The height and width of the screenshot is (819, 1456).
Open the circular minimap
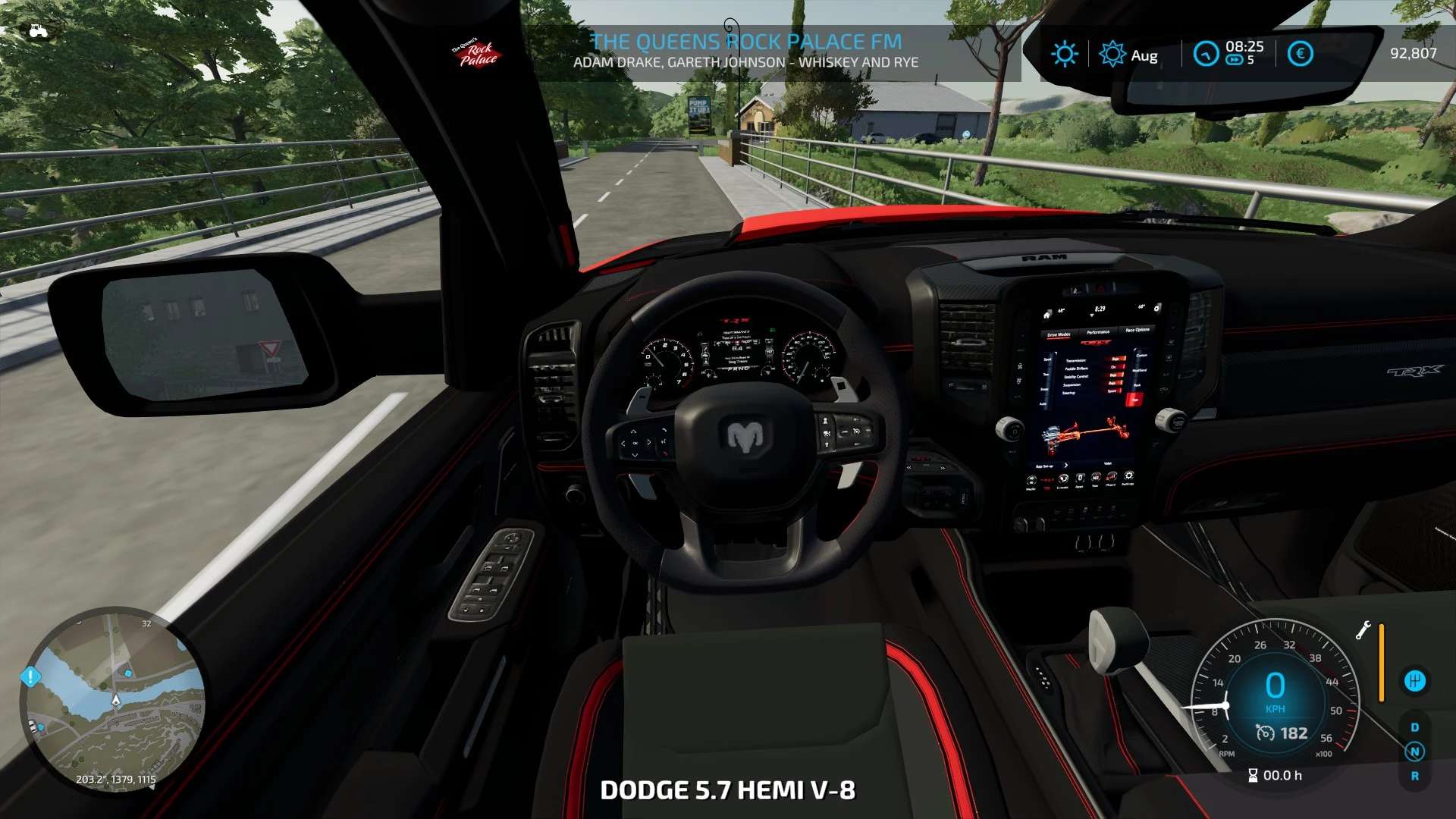pyautogui.click(x=114, y=699)
